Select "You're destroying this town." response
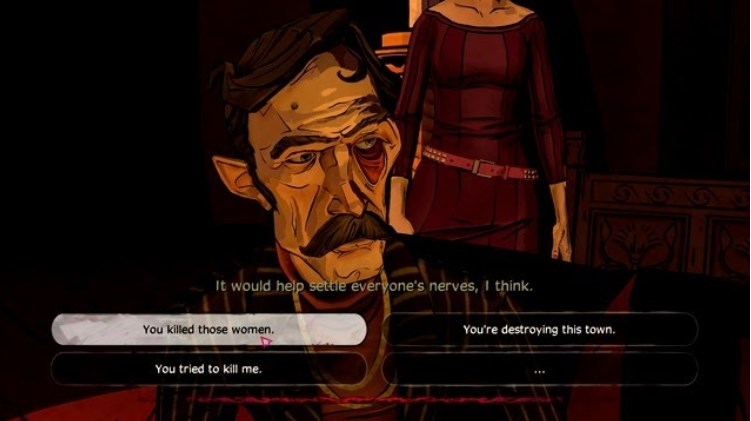The height and width of the screenshot is (421, 751). coord(539,329)
